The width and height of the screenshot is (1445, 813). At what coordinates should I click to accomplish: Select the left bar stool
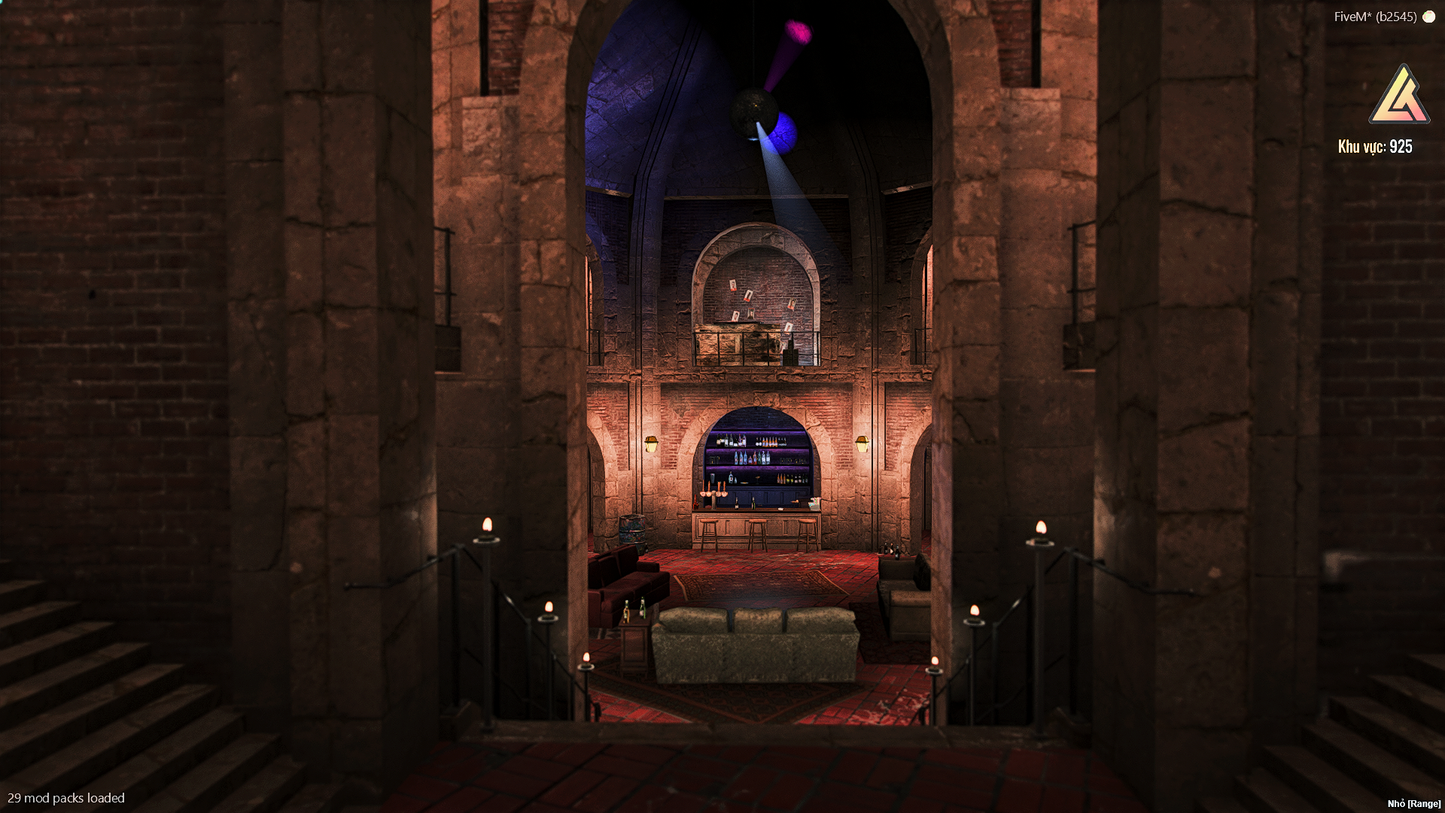(709, 535)
